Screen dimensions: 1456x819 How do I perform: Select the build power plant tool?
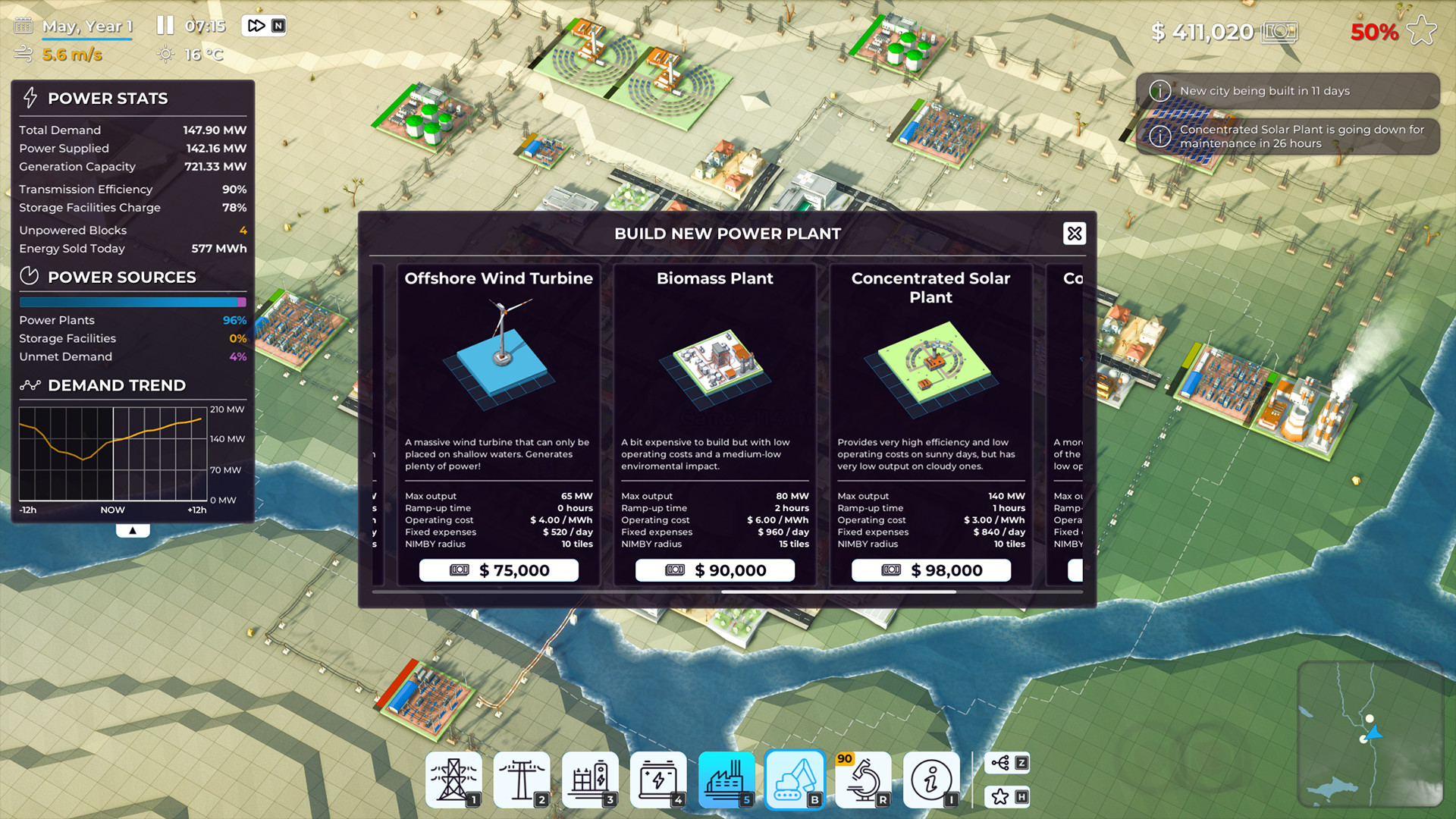pyautogui.click(x=726, y=780)
